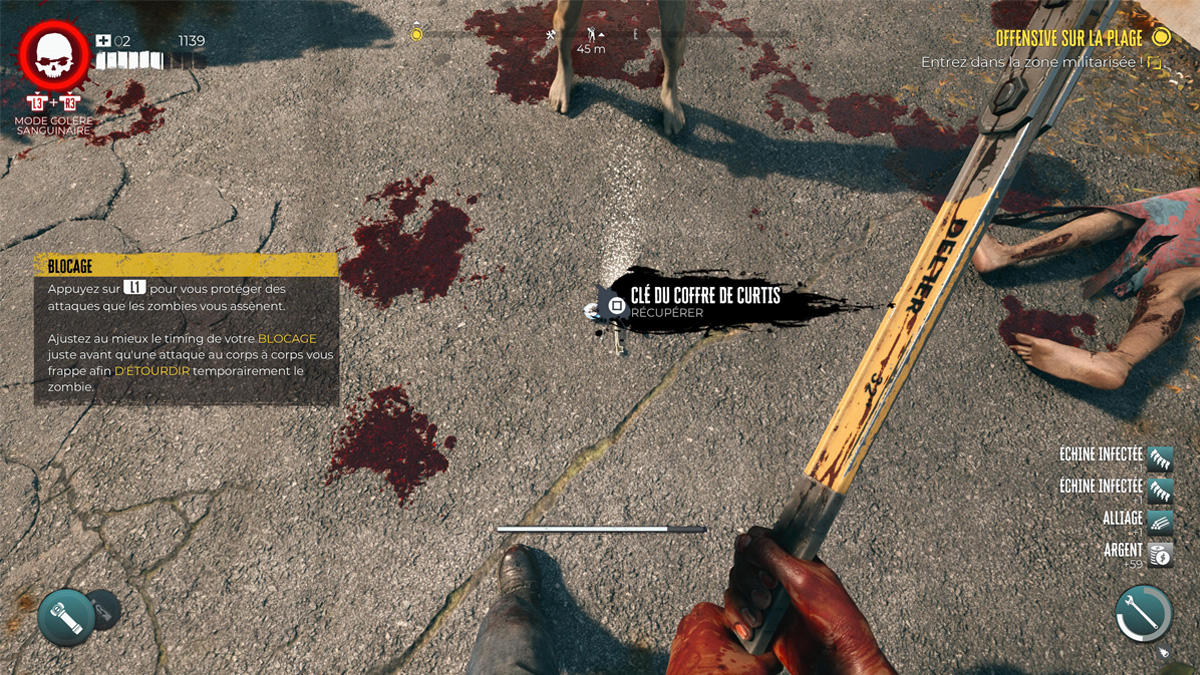Select the Alliage loot icon
The image size is (1200, 675).
1160,520
